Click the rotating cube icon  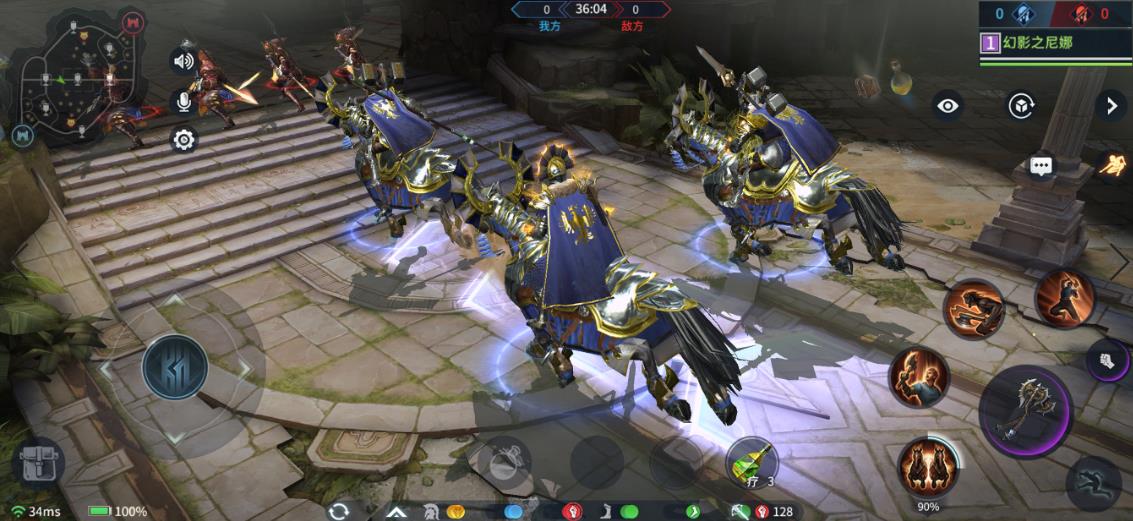pyautogui.click(x=1020, y=105)
